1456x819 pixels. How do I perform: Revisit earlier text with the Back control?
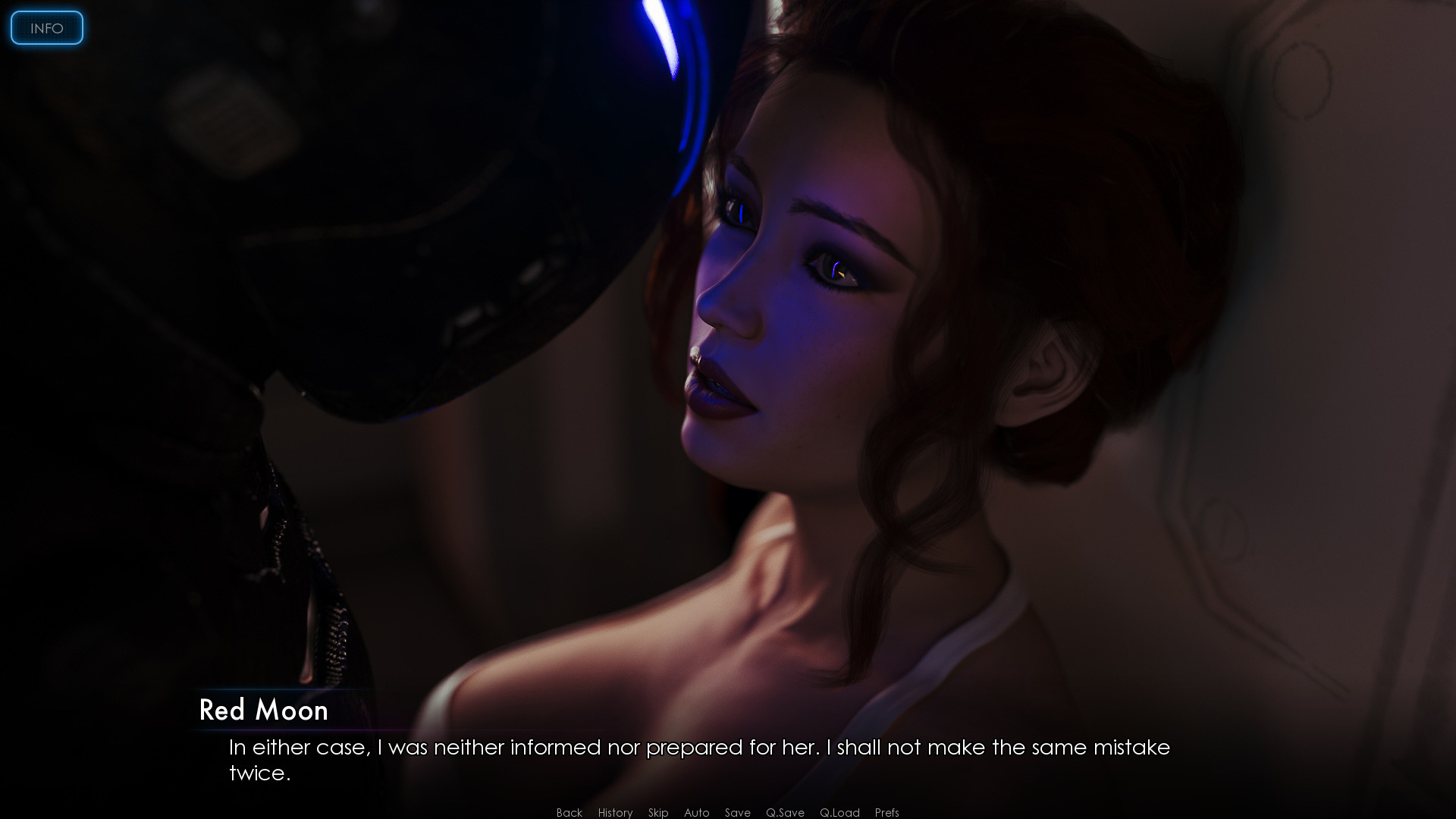pyautogui.click(x=568, y=812)
